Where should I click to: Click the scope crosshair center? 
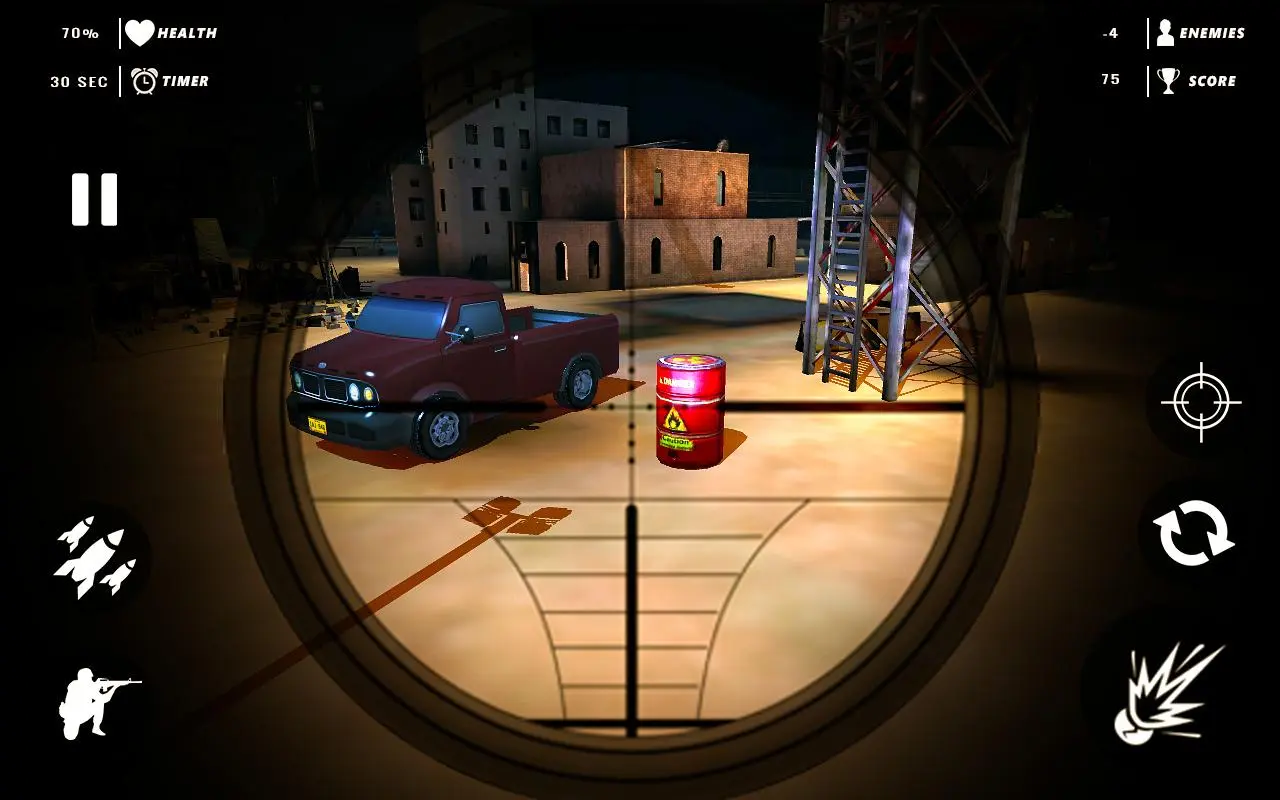(630, 407)
